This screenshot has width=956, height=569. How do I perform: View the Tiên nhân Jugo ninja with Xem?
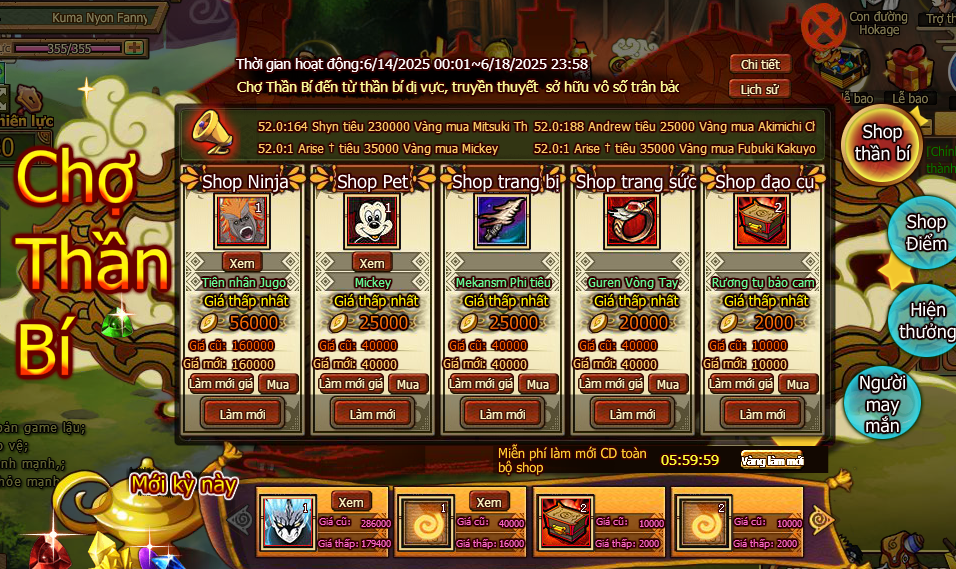(243, 262)
